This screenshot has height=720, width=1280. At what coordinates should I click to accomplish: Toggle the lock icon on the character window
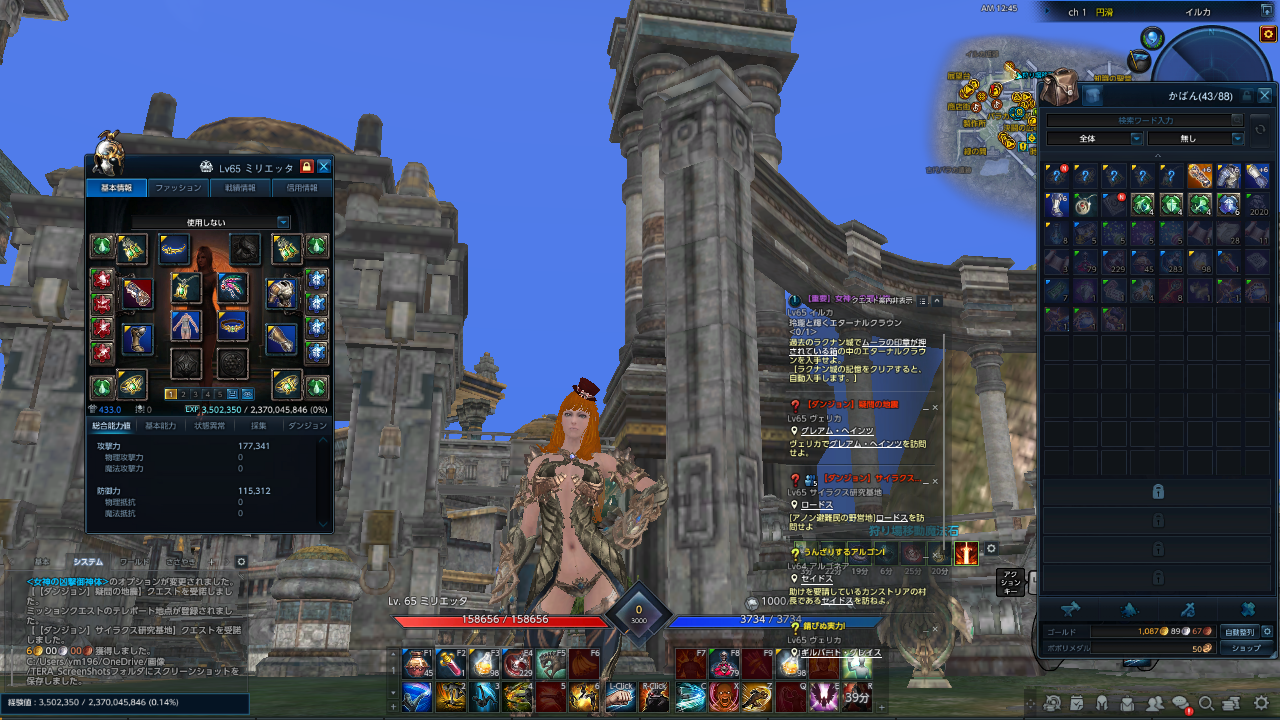(x=306, y=166)
